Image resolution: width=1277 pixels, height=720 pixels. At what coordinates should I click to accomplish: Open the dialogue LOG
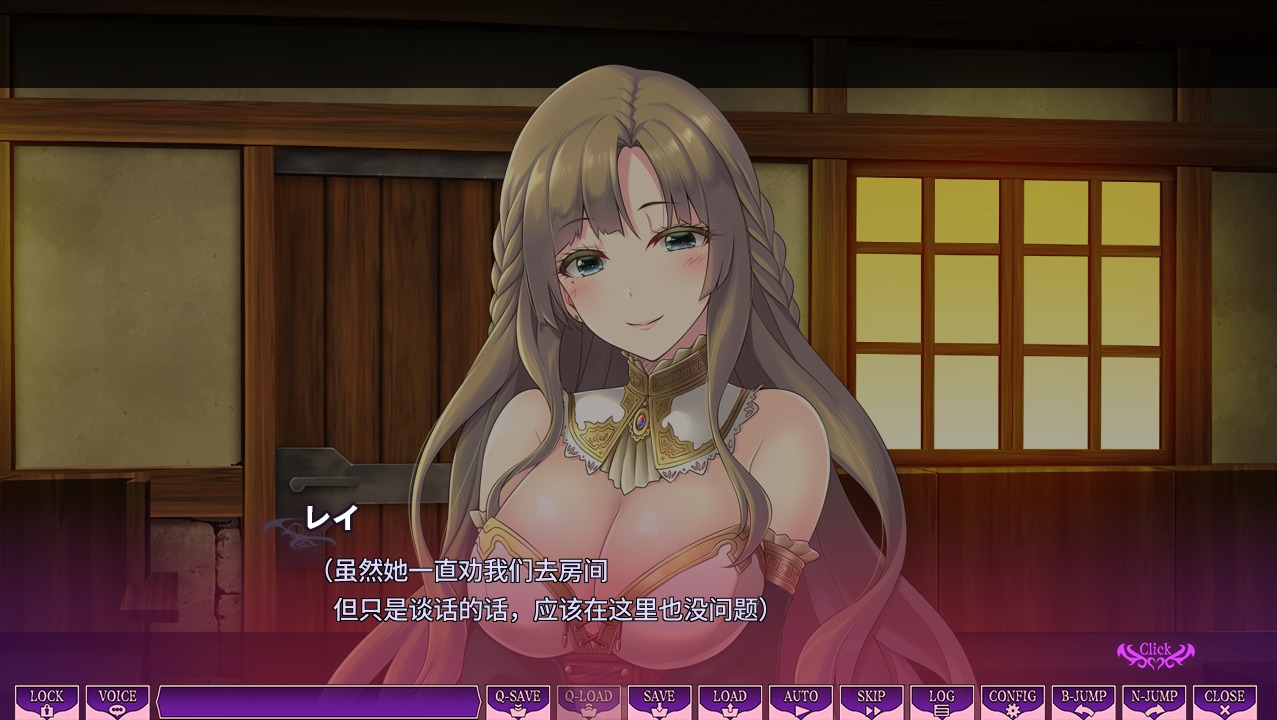942,702
